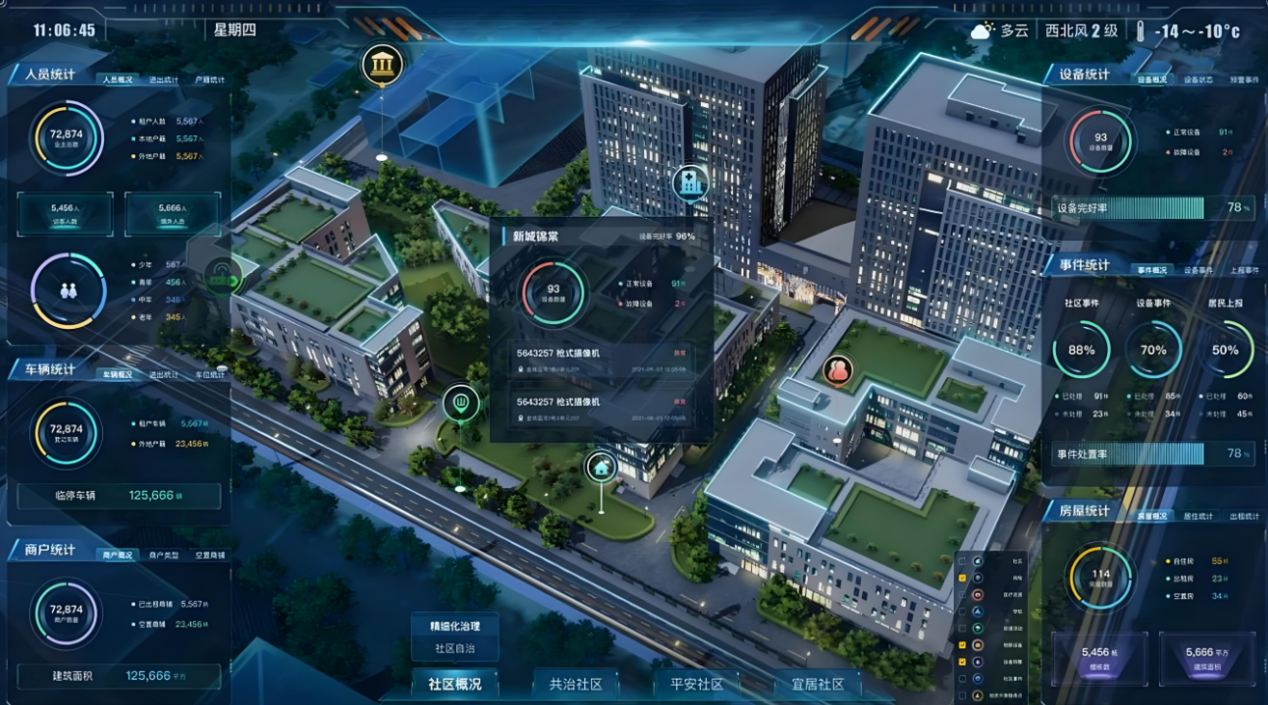Switch to the 商户类型 tab
Screen dimensions: 1268x705
click(163, 555)
